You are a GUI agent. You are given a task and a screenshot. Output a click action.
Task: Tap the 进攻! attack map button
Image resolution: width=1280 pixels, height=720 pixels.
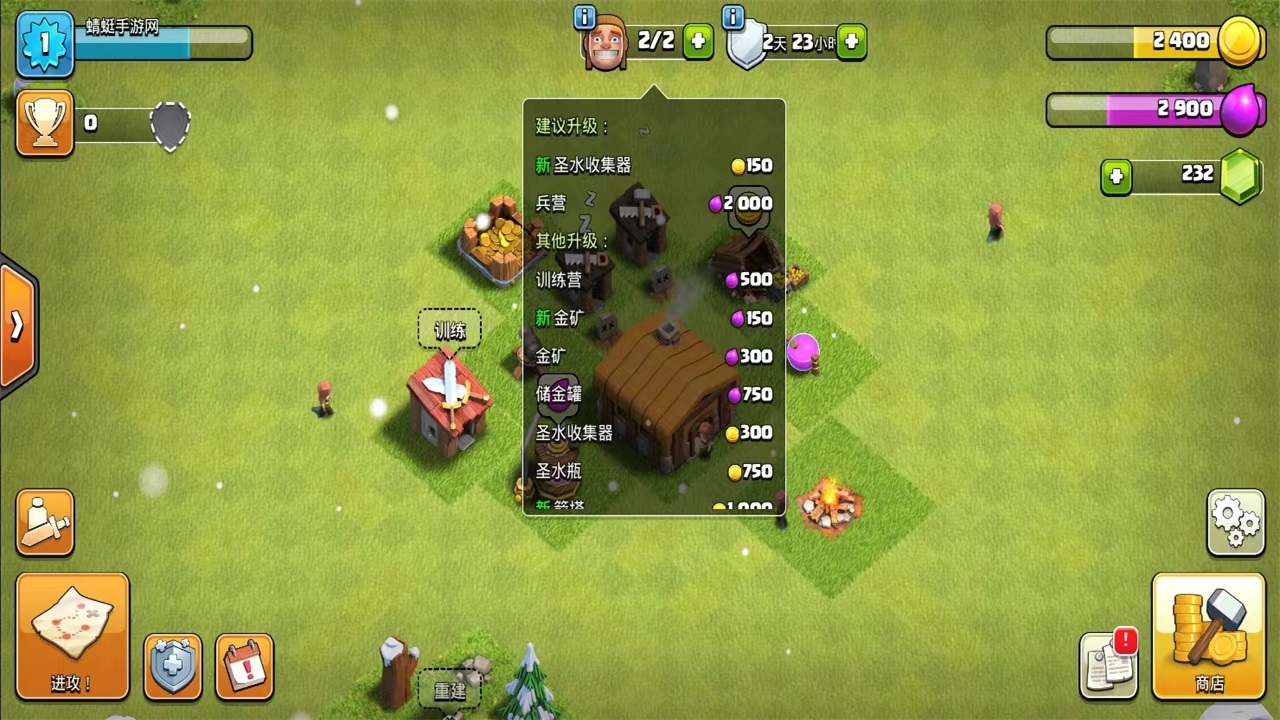click(72, 635)
